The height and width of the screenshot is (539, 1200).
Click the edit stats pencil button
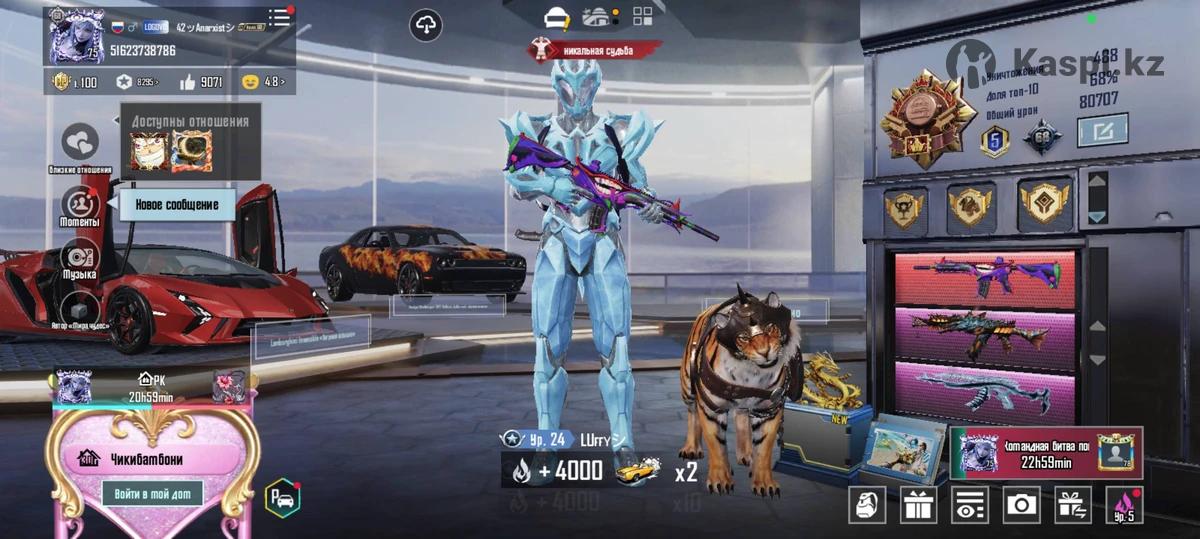[1102, 130]
